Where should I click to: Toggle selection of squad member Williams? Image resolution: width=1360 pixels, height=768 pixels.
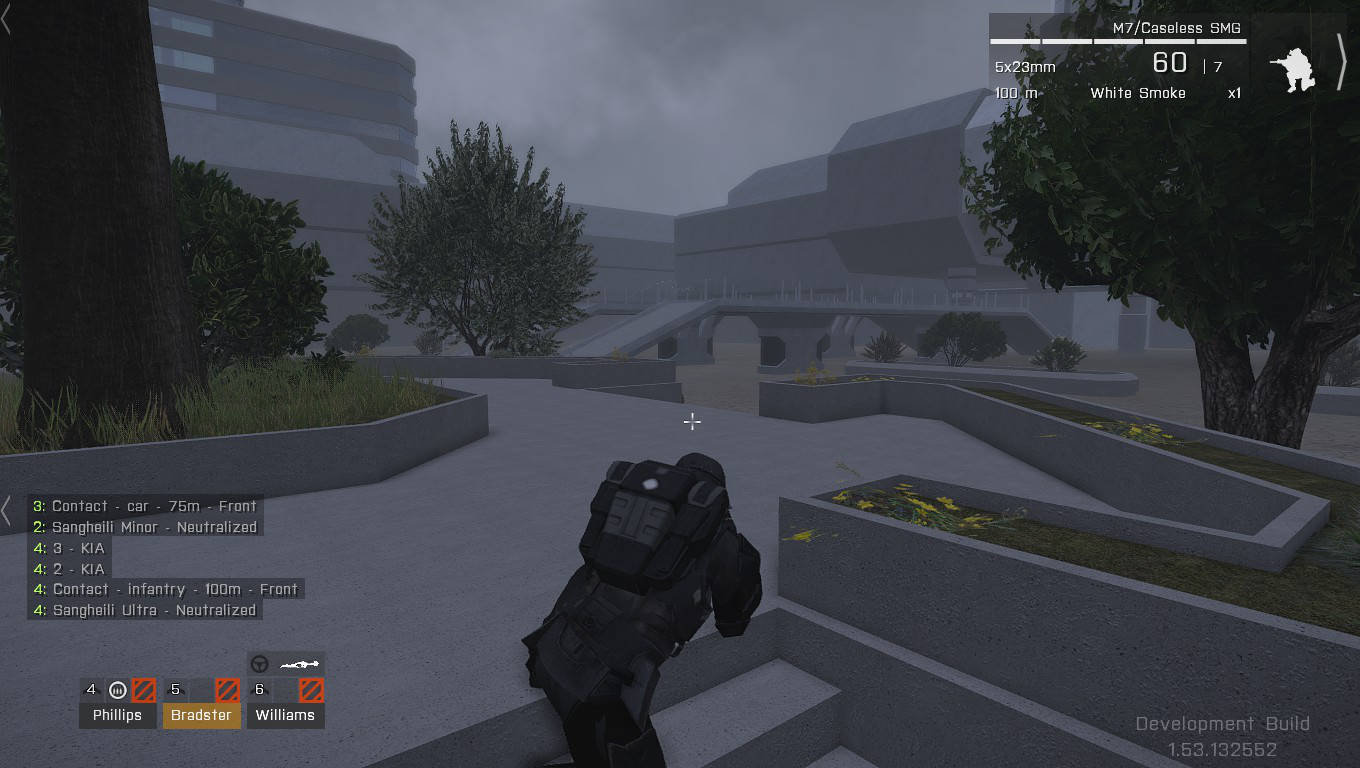(286, 715)
